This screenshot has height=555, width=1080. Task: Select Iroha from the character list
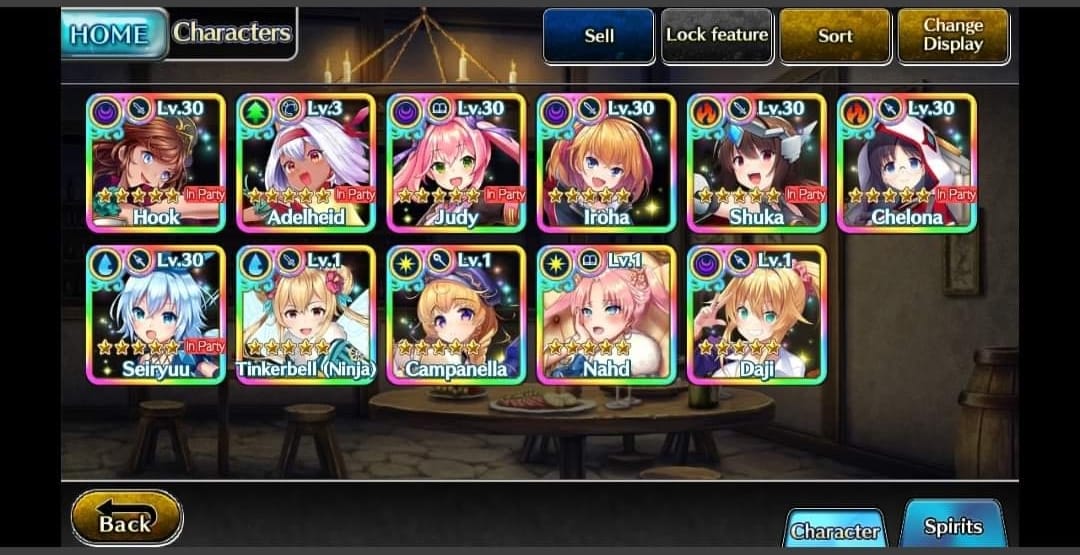coord(606,162)
